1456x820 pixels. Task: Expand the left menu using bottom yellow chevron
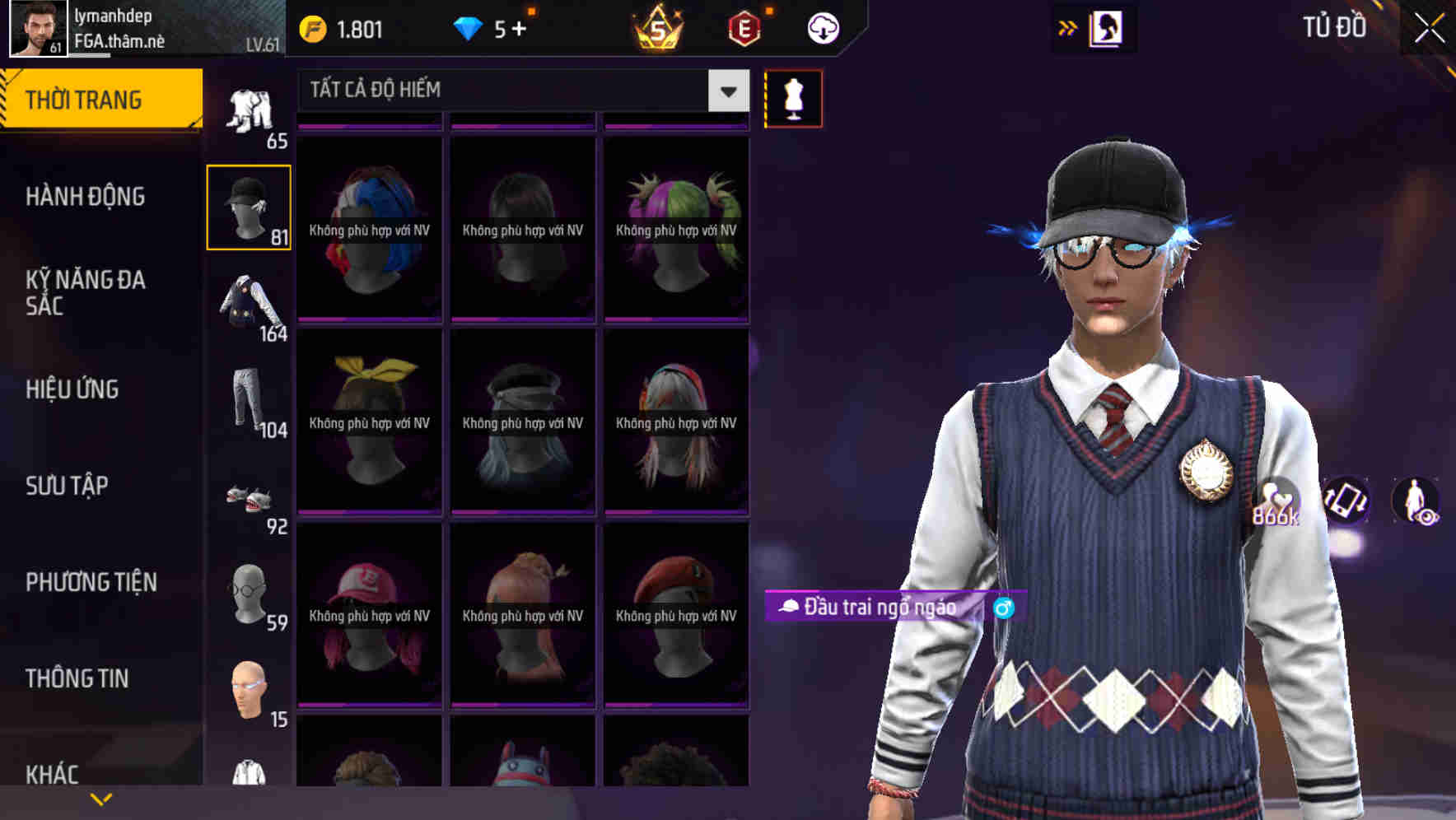100,799
